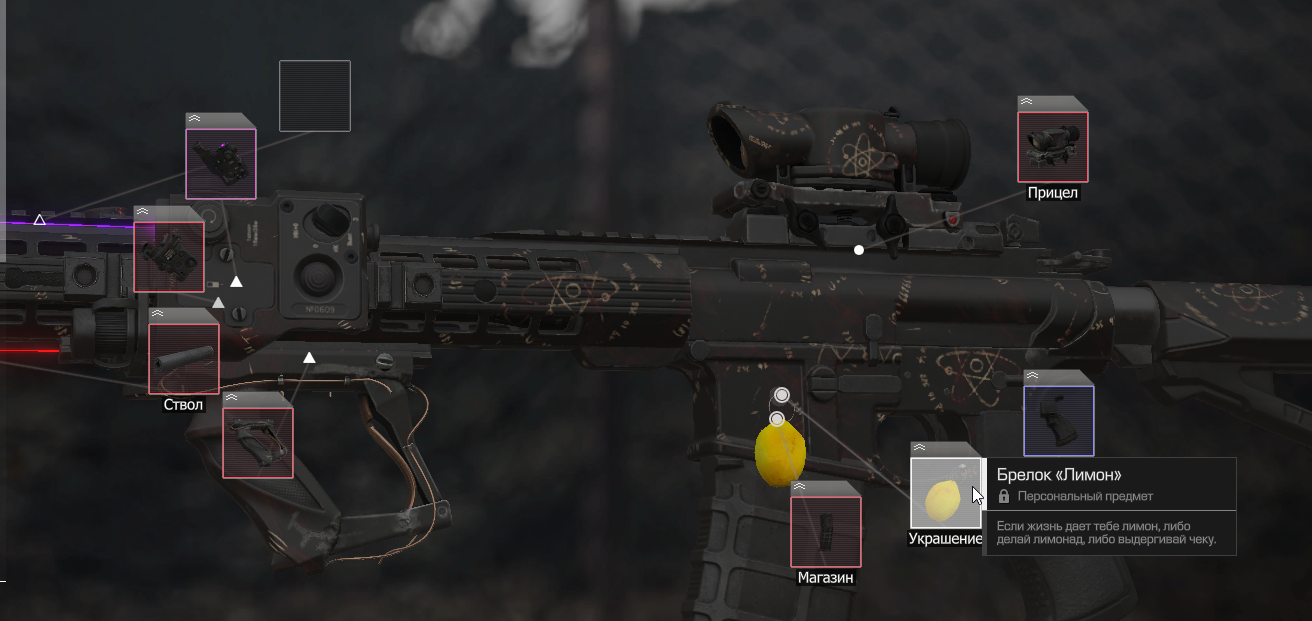Image resolution: width=1312 pixels, height=621 pixels.
Task: Select the foregrip attachment slot
Action: coord(257,442)
